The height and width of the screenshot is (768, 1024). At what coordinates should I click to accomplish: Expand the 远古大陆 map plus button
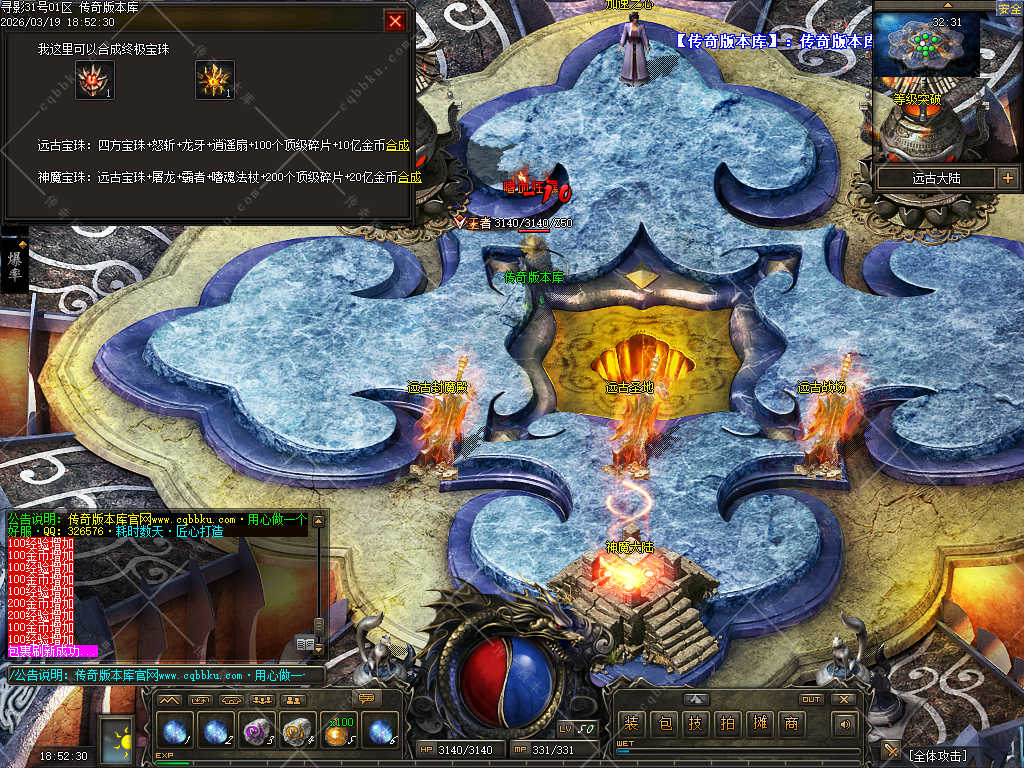(1007, 178)
